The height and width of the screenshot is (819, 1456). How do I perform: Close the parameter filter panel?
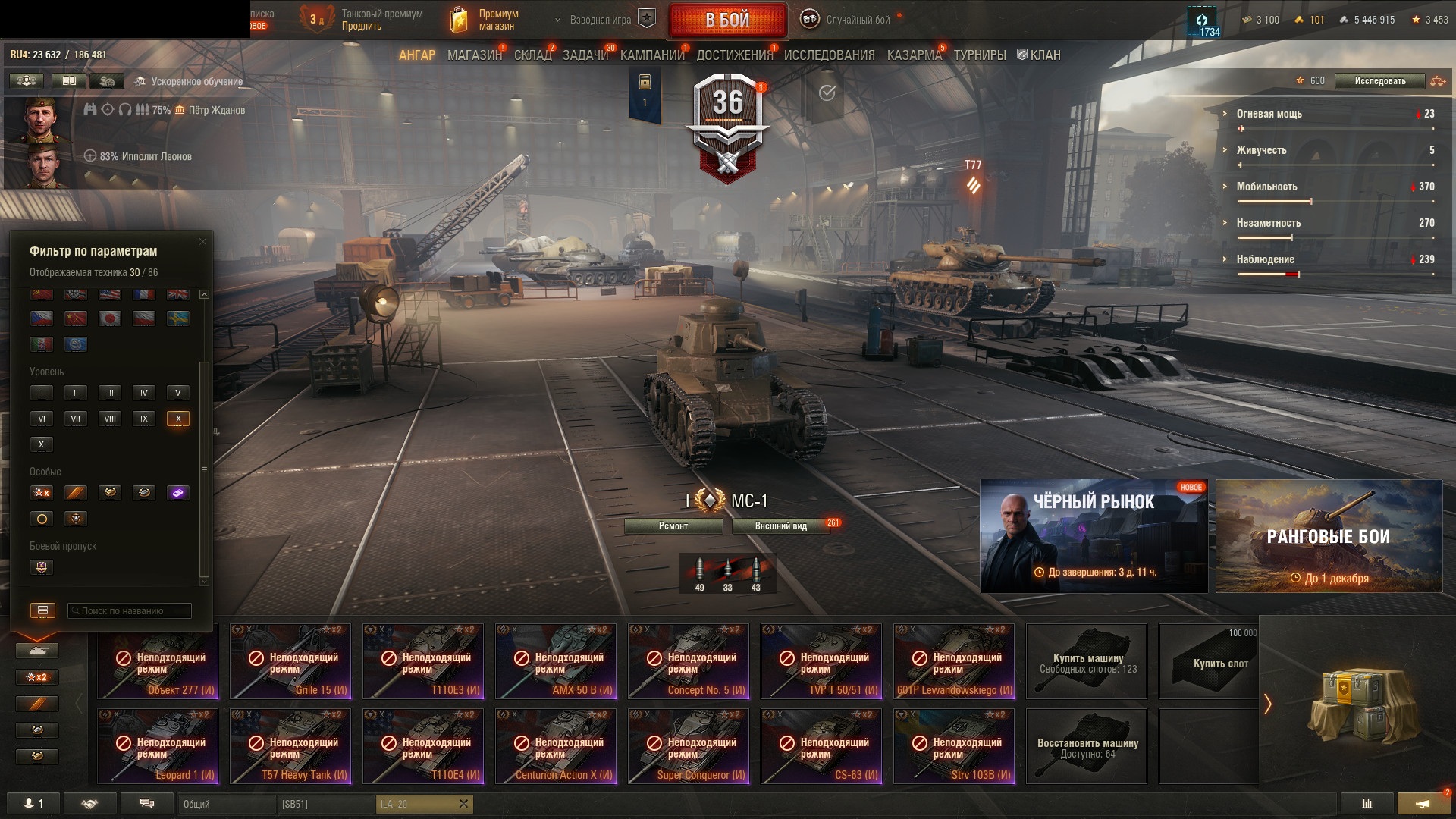pos(202,242)
